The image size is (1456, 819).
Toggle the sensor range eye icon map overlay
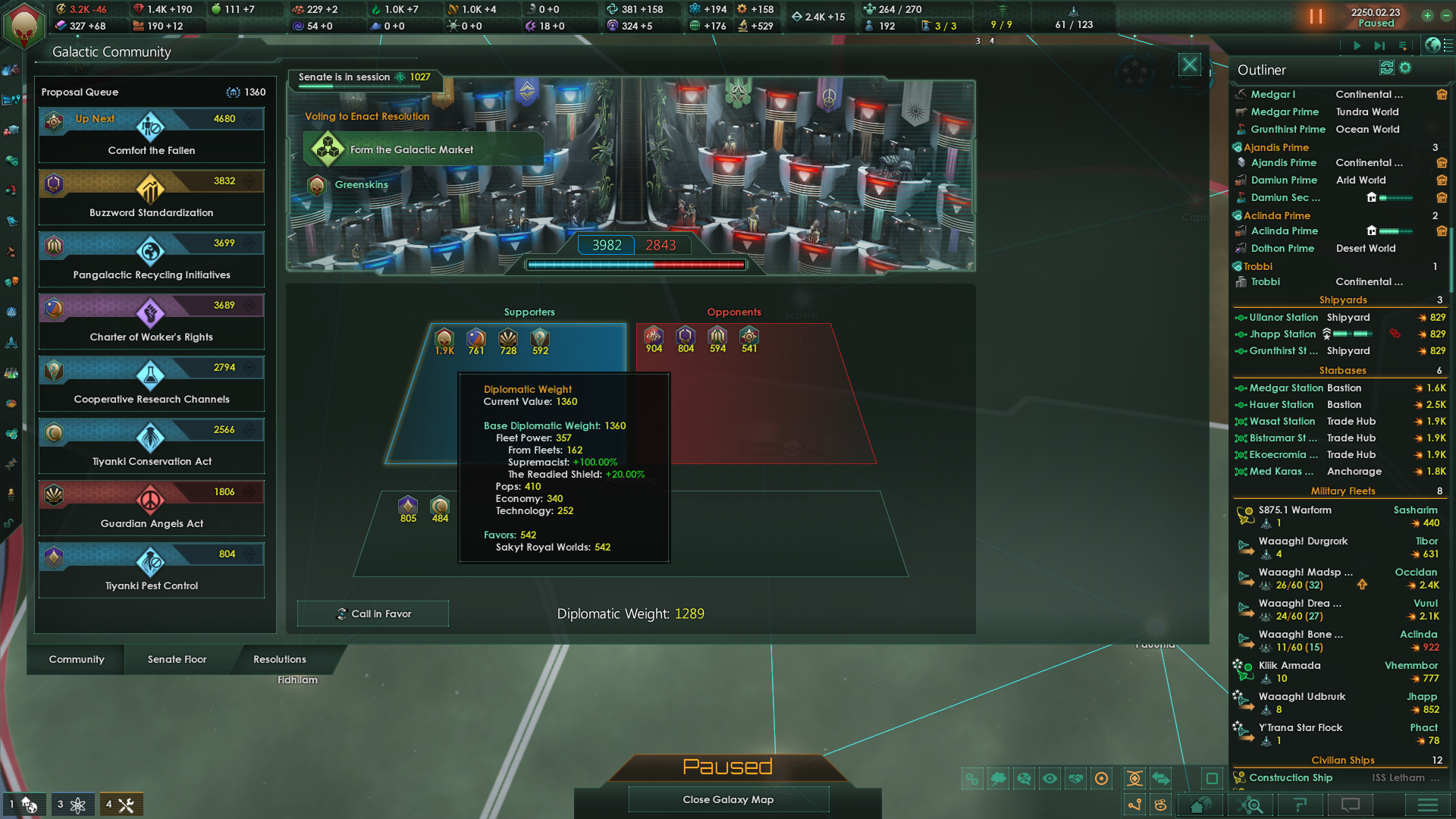pyautogui.click(x=1050, y=778)
